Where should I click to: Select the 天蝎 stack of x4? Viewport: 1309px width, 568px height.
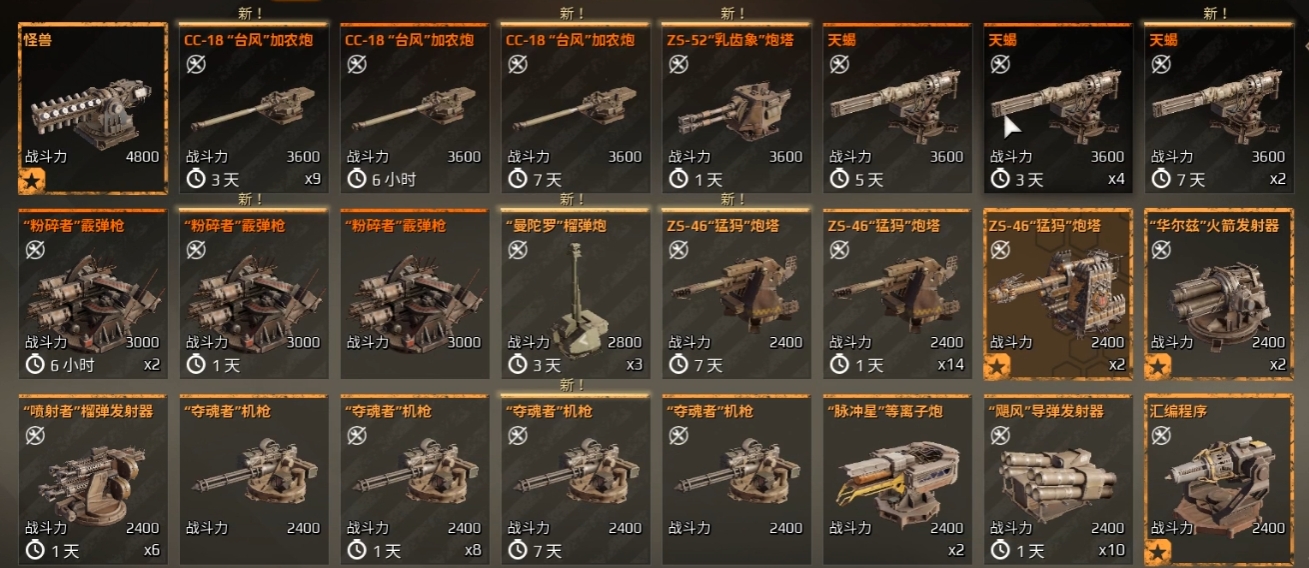pos(1057,108)
